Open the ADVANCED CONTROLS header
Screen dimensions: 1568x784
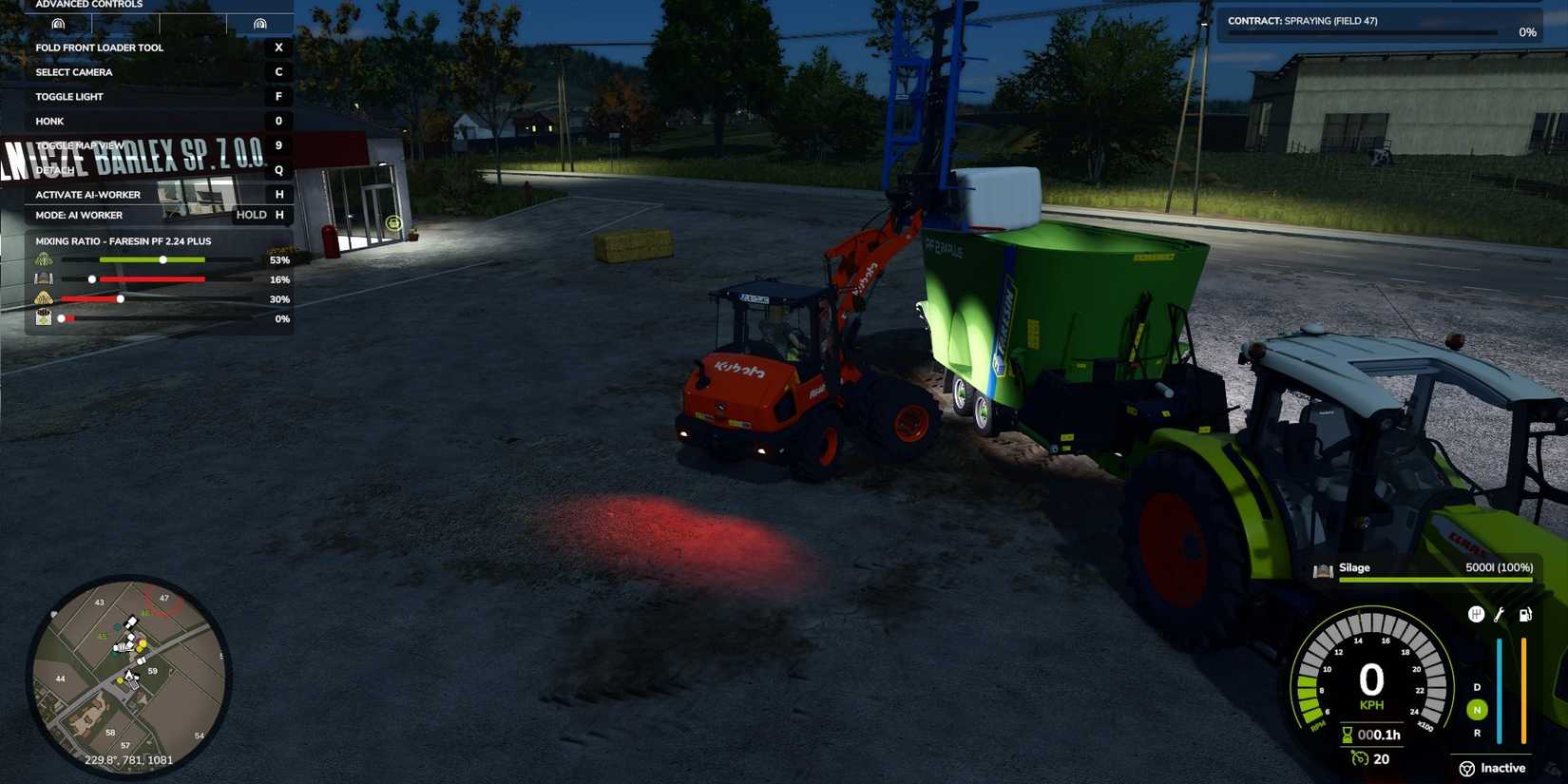click(88, 4)
